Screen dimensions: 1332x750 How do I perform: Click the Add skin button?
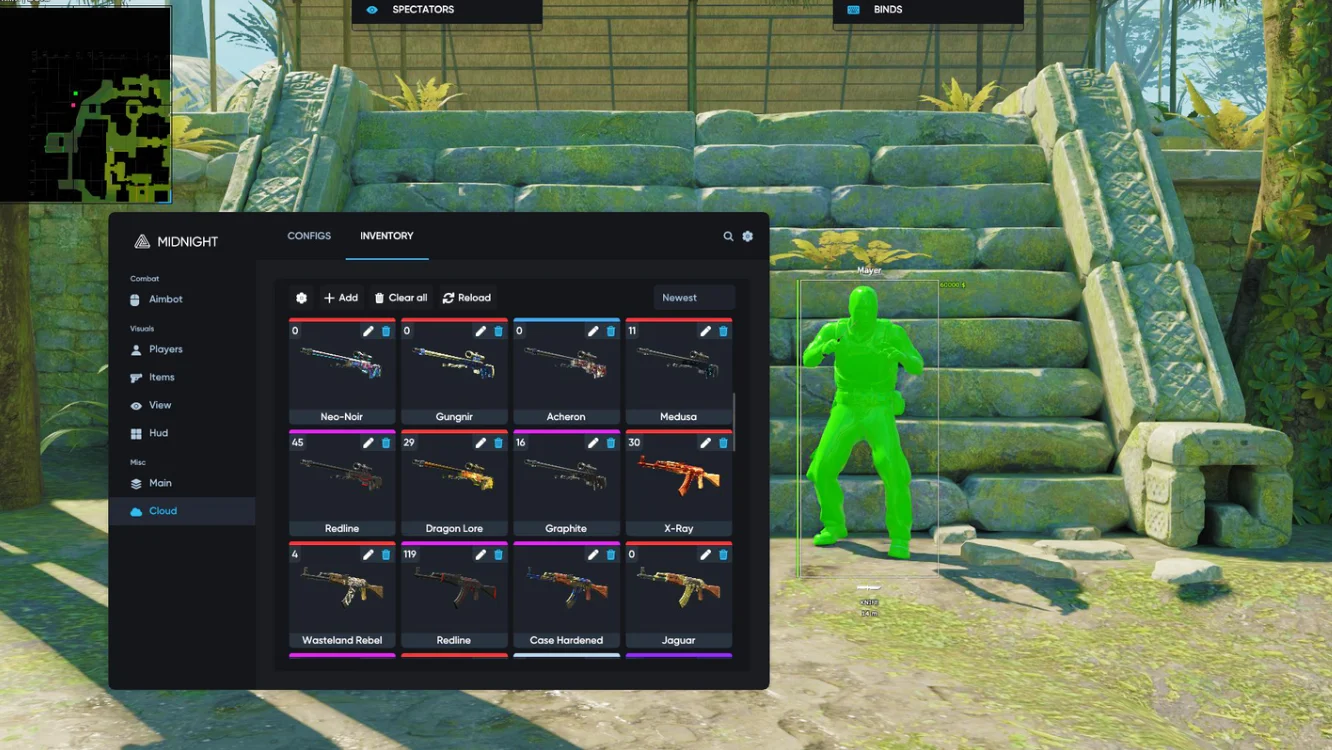[340, 298]
